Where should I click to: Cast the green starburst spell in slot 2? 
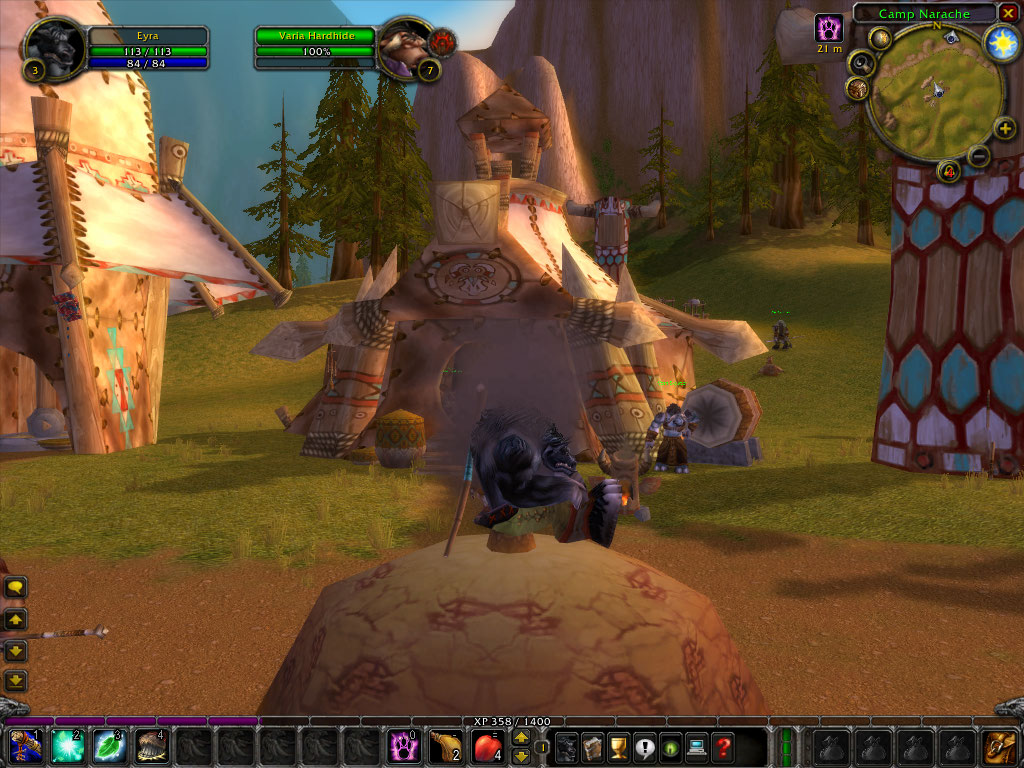(x=68, y=747)
